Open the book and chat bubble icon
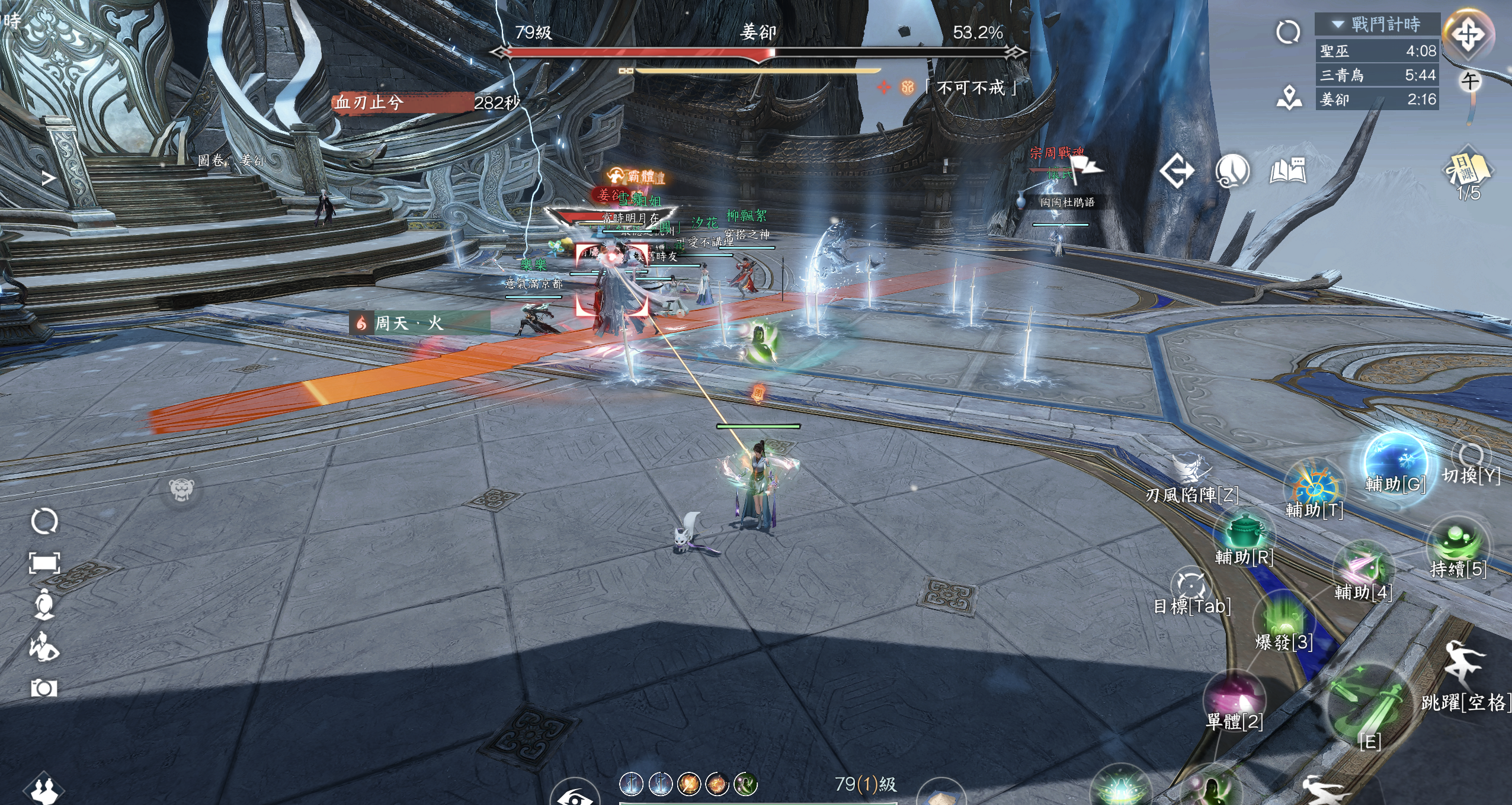 pos(1288,171)
